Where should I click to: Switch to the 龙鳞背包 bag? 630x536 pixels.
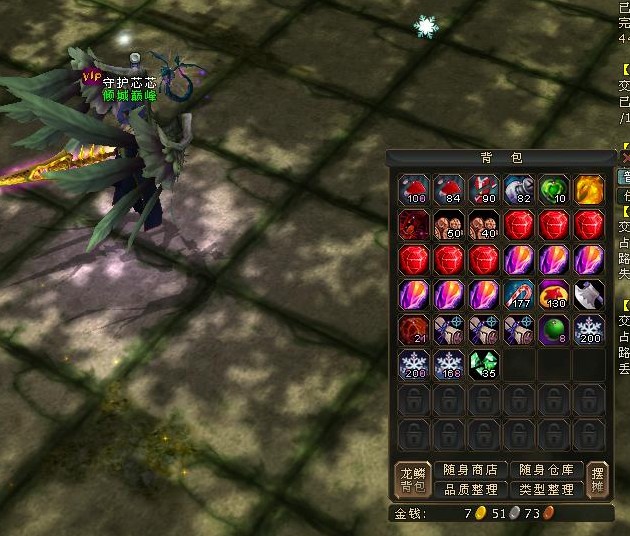pyautogui.click(x=412, y=480)
